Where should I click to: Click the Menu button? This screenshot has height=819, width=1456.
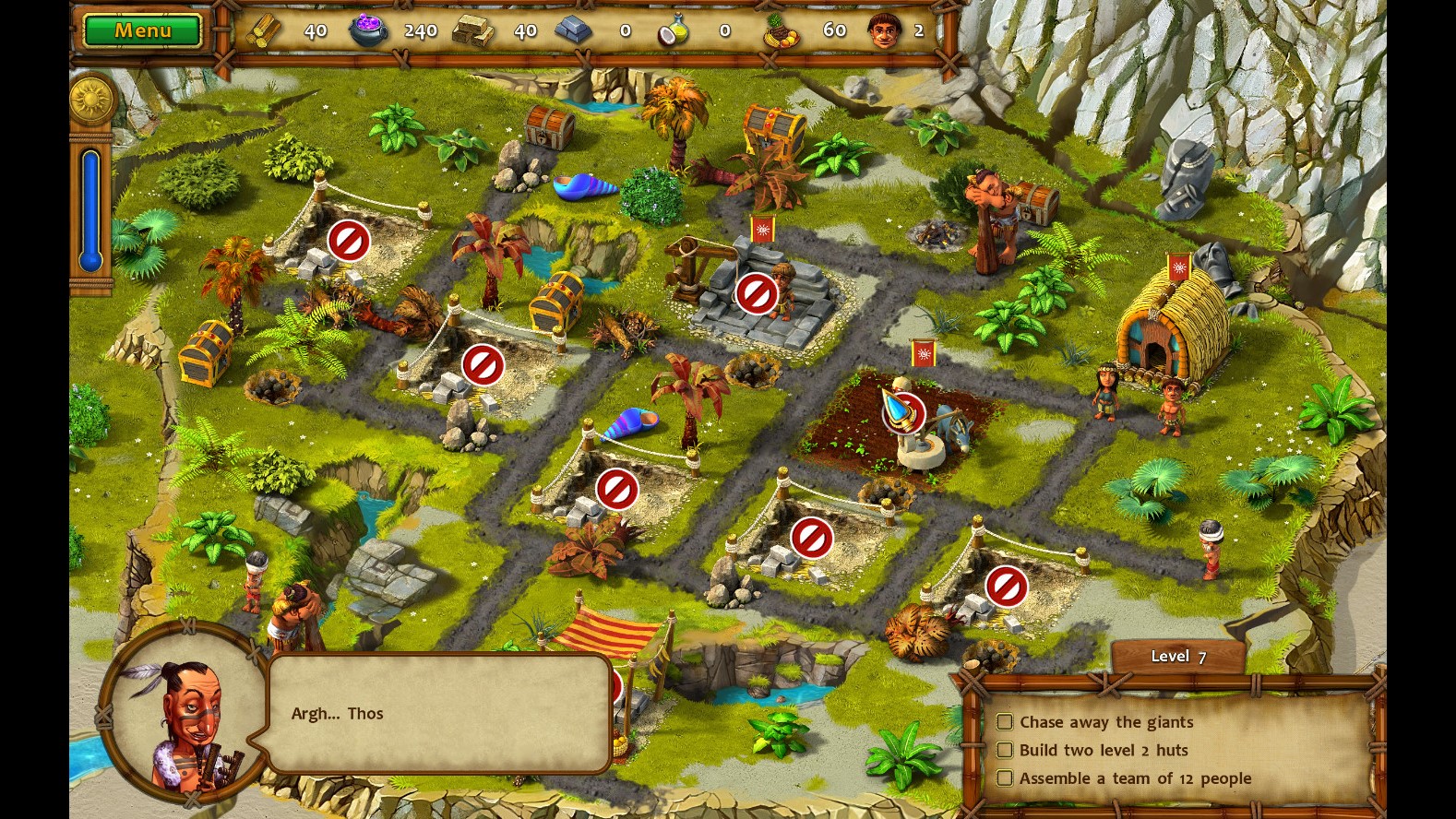[142, 30]
